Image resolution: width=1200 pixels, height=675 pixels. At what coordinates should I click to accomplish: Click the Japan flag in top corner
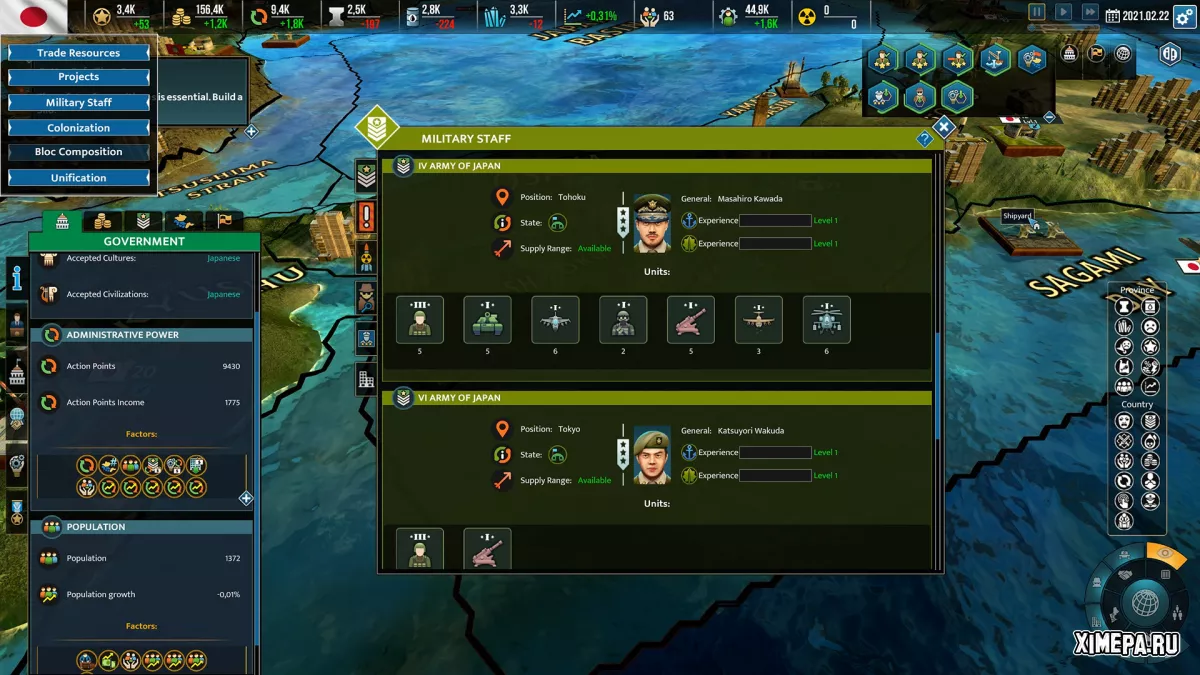[x=34, y=15]
